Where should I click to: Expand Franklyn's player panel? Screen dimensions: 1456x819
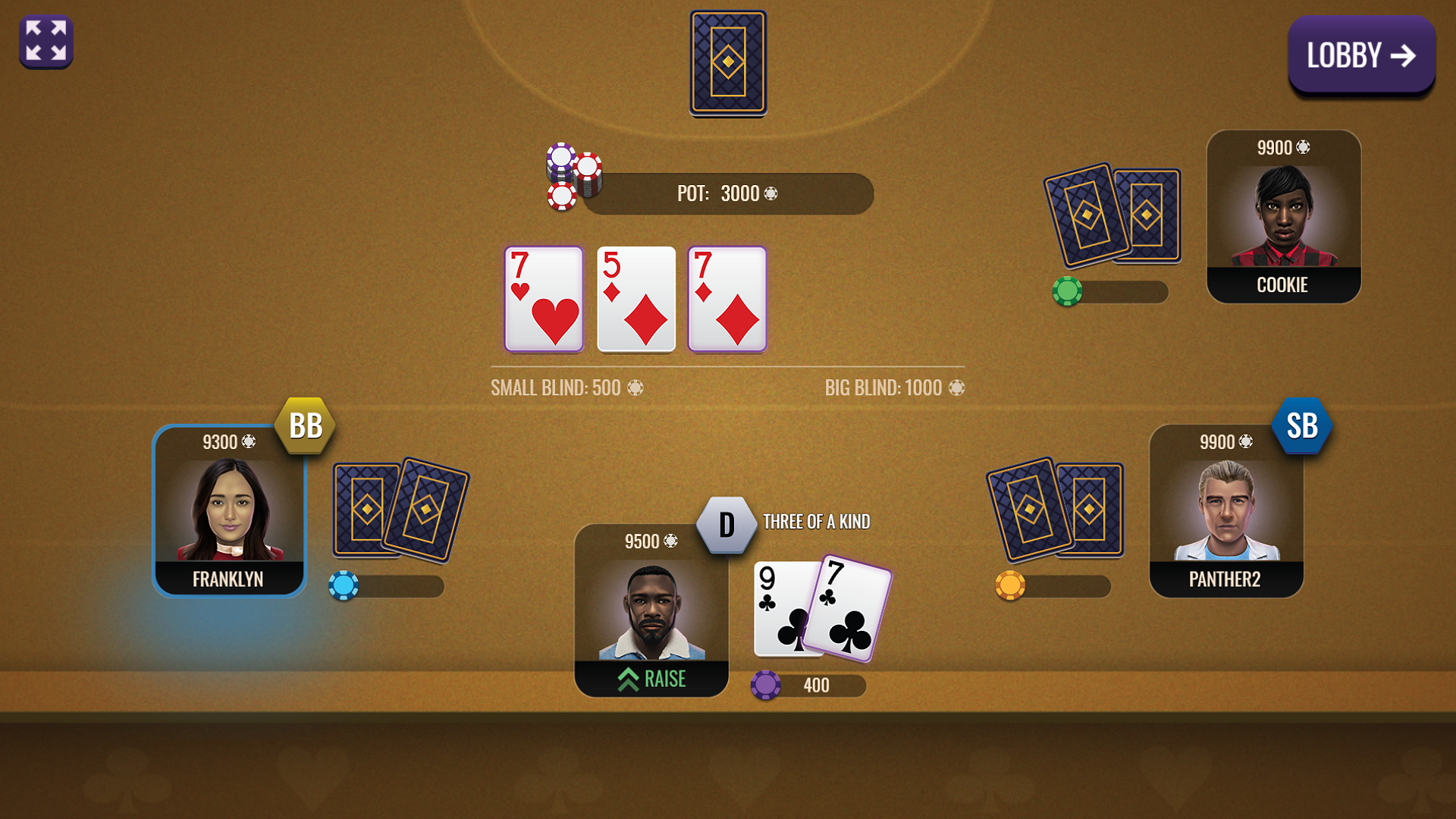click(228, 510)
